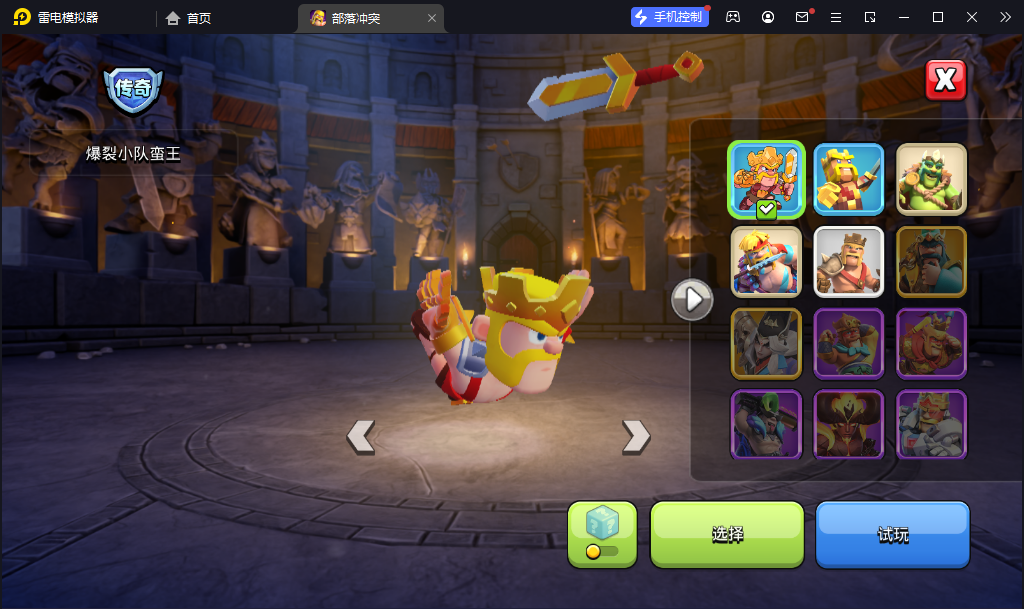Close the skin screen with red X
1024x609 pixels.
pyautogui.click(x=945, y=81)
